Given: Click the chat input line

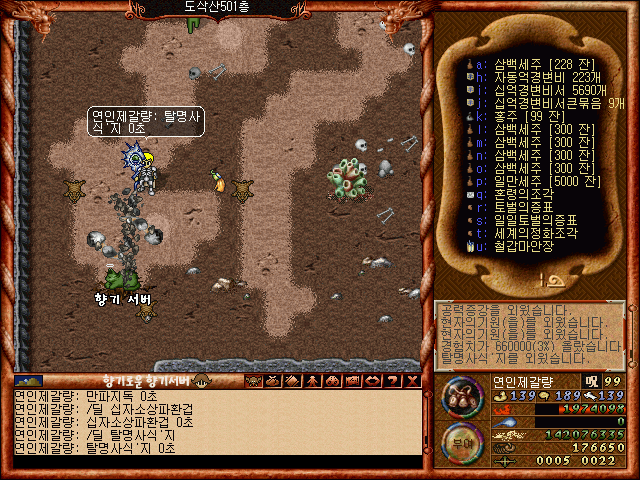Looking at the screenshot, I should coord(215,462).
